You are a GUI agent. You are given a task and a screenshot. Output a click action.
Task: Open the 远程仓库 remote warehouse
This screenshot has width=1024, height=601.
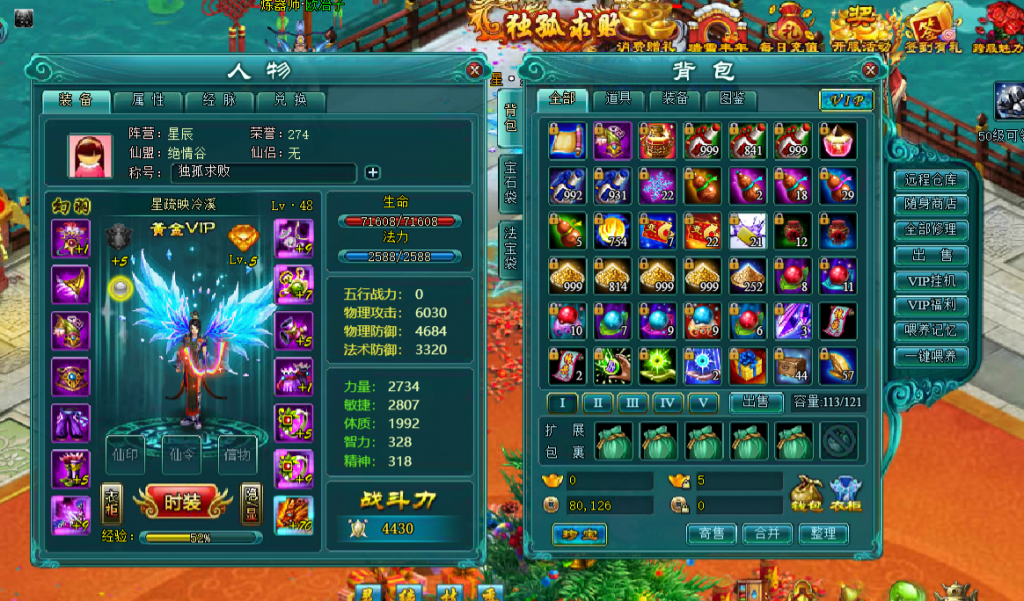[x=931, y=180]
